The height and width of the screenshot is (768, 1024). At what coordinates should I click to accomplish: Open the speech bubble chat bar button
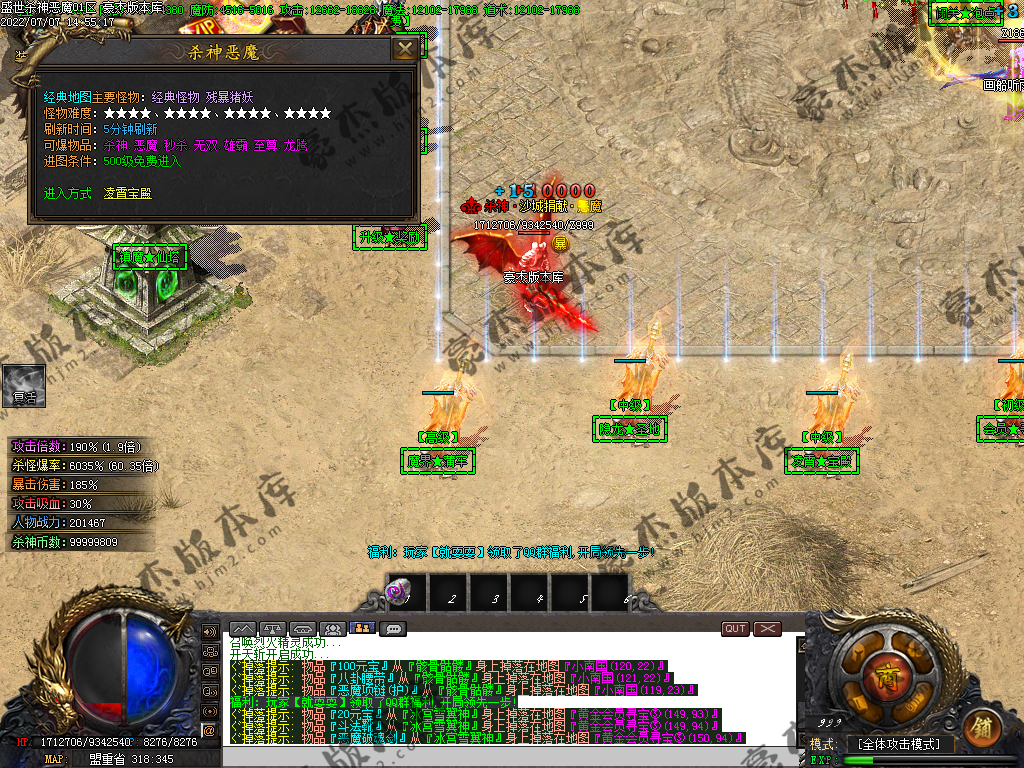pyautogui.click(x=393, y=629)
